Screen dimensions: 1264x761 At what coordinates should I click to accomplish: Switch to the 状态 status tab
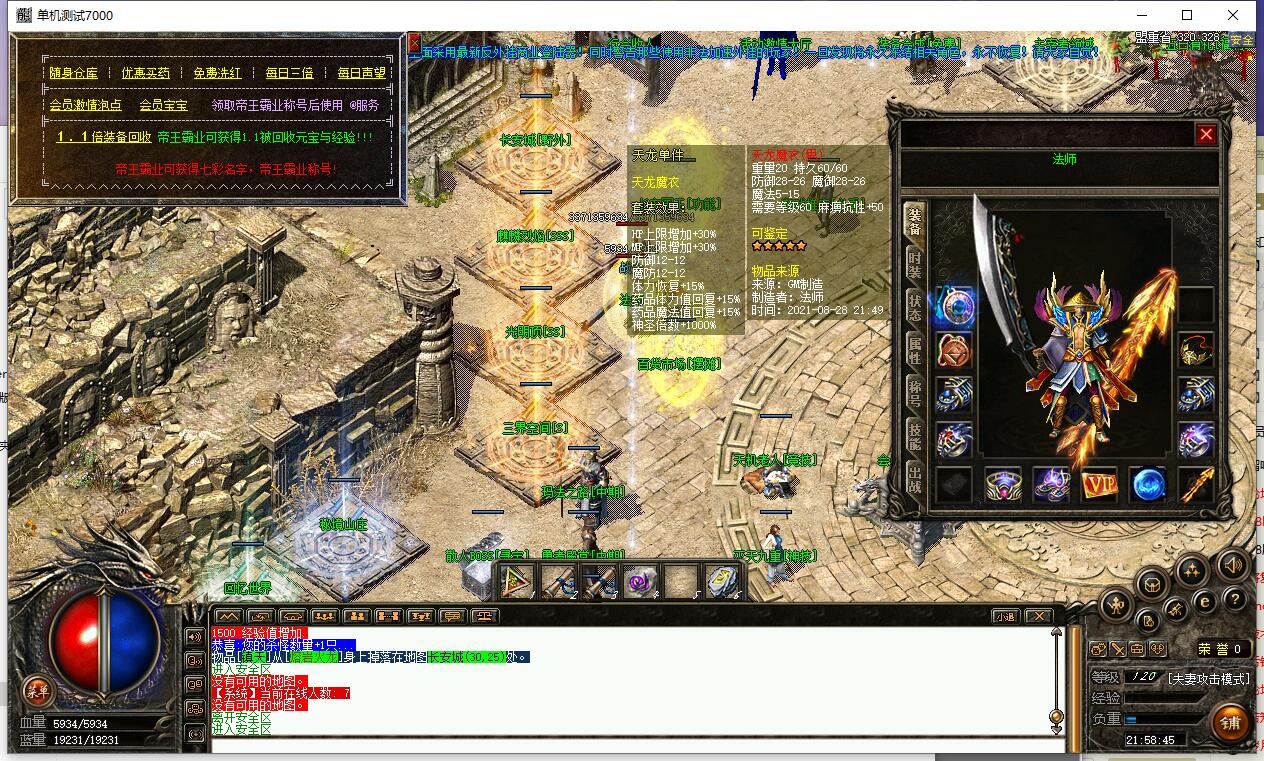coord(914,307)
